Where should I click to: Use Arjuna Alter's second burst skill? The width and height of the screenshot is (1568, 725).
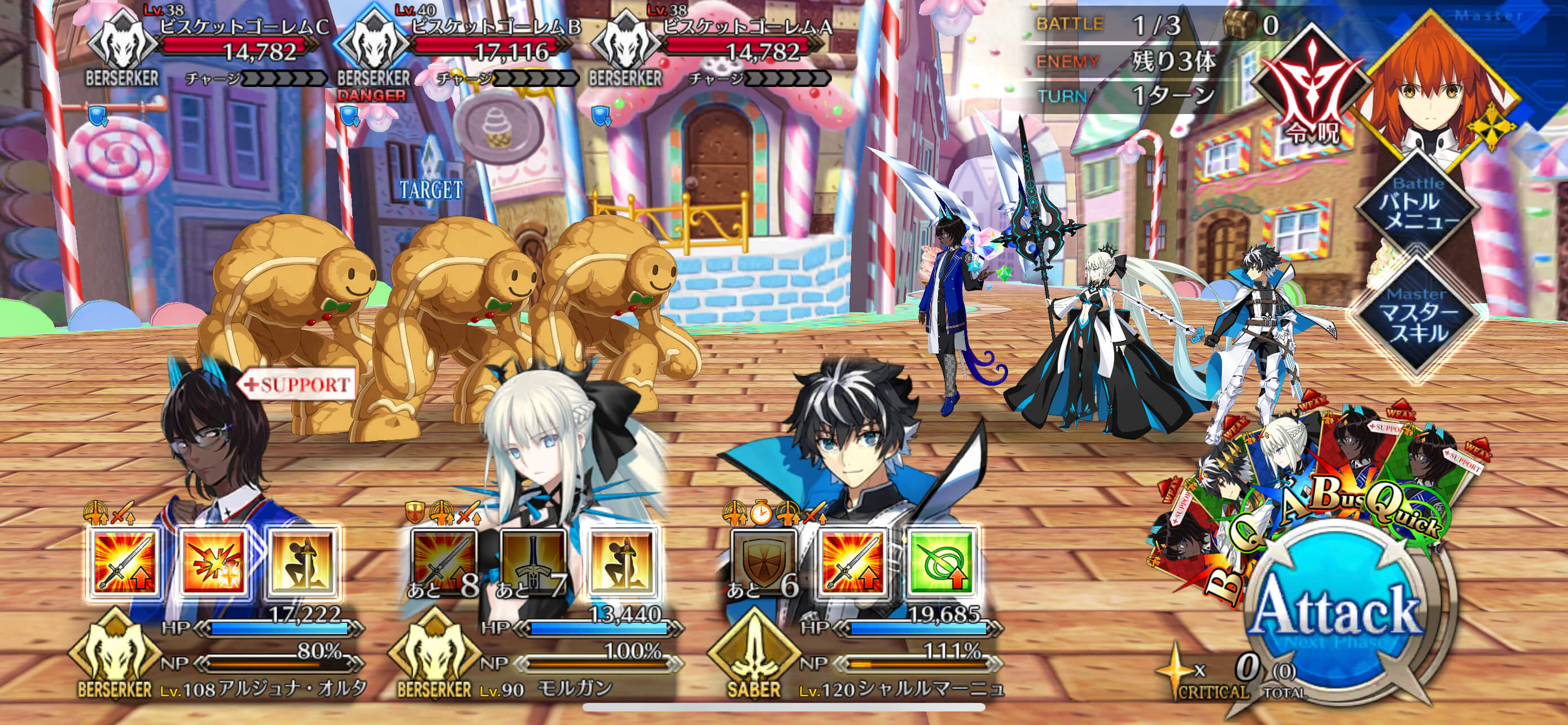(x=214, y=562)
